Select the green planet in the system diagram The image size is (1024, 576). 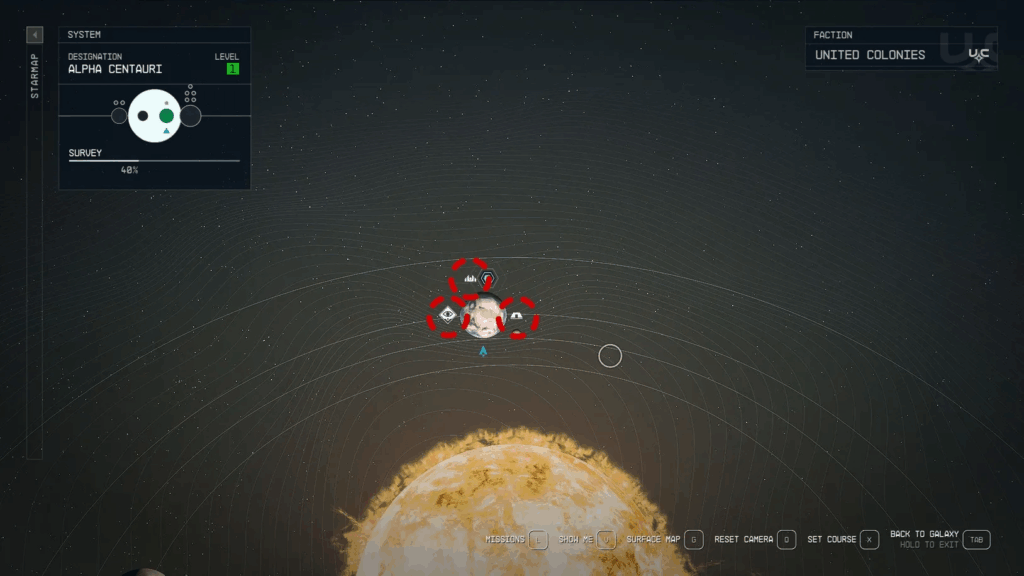point(166,116)
